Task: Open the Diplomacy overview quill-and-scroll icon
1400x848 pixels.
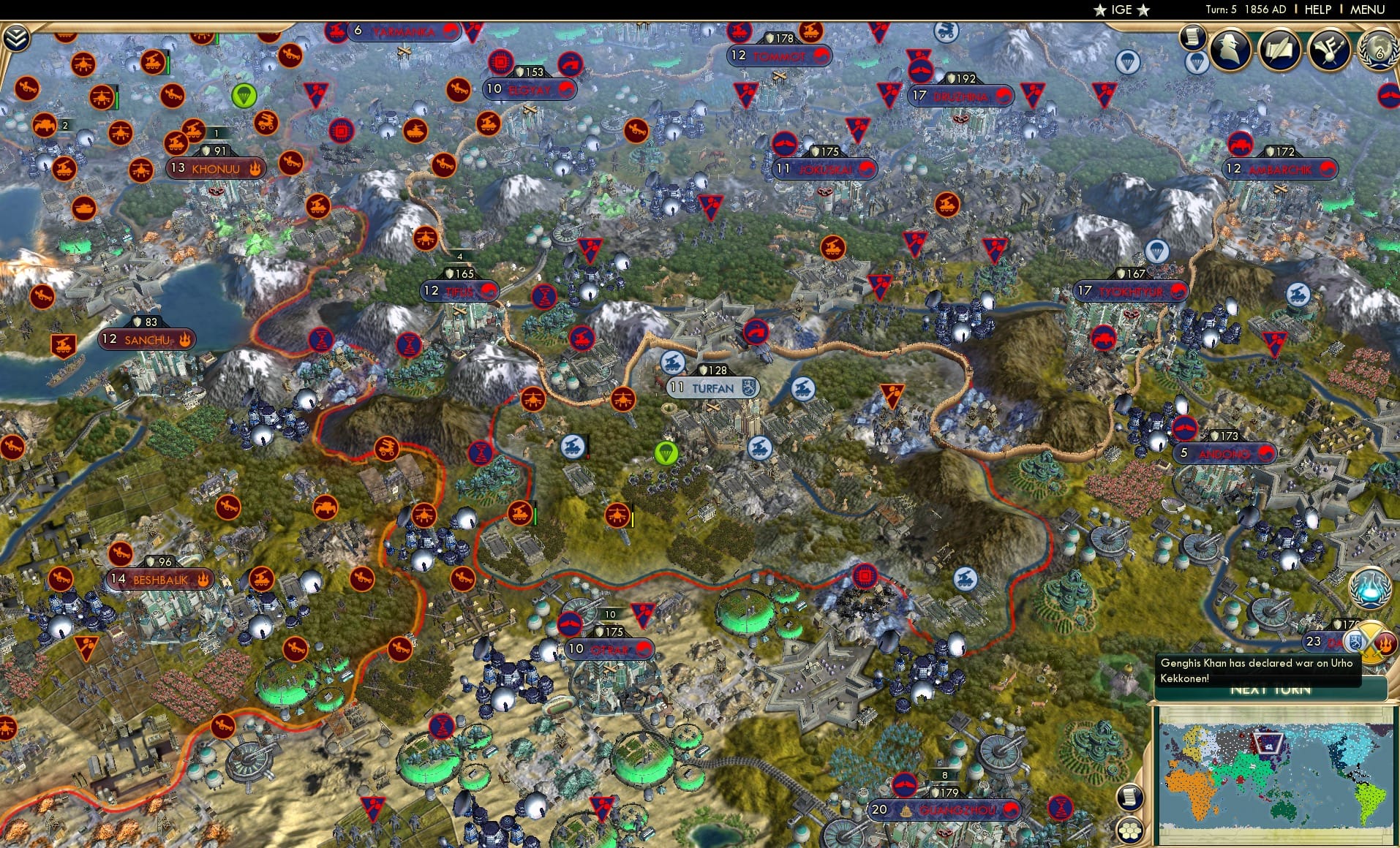Action: tap(1279, 50)
